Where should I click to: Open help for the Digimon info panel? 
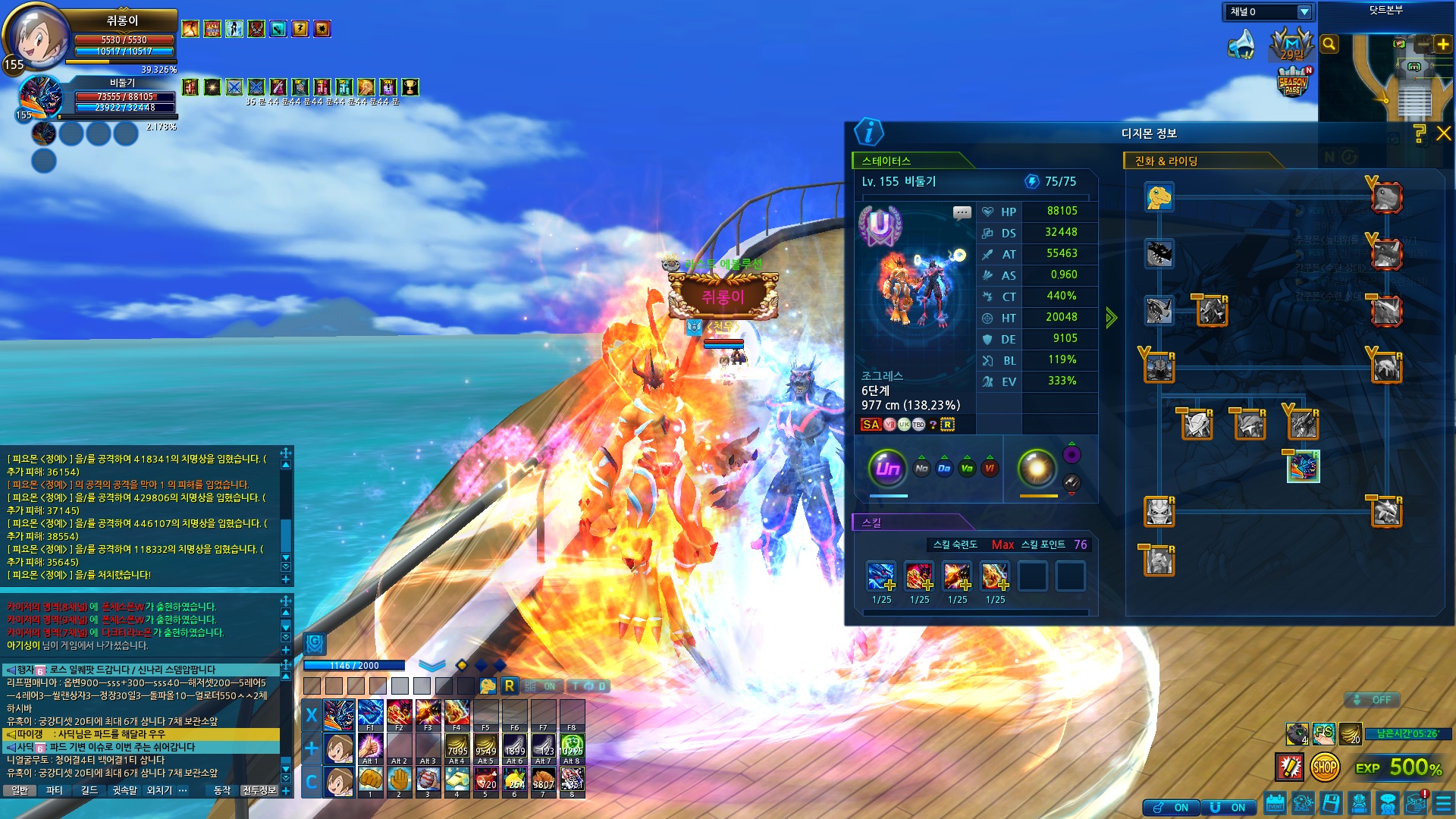click(1420, 133)
